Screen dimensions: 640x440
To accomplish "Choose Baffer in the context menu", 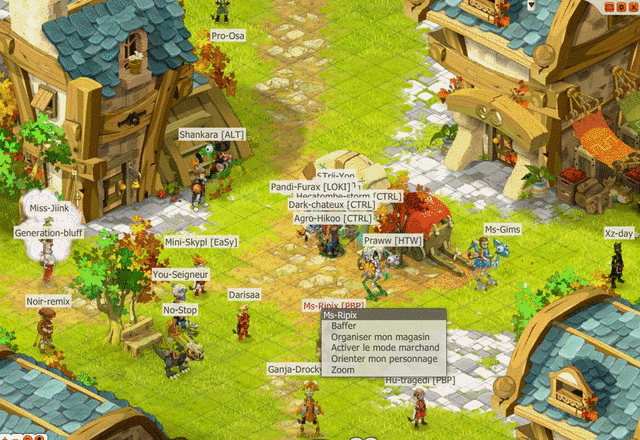I will (345, 326).
